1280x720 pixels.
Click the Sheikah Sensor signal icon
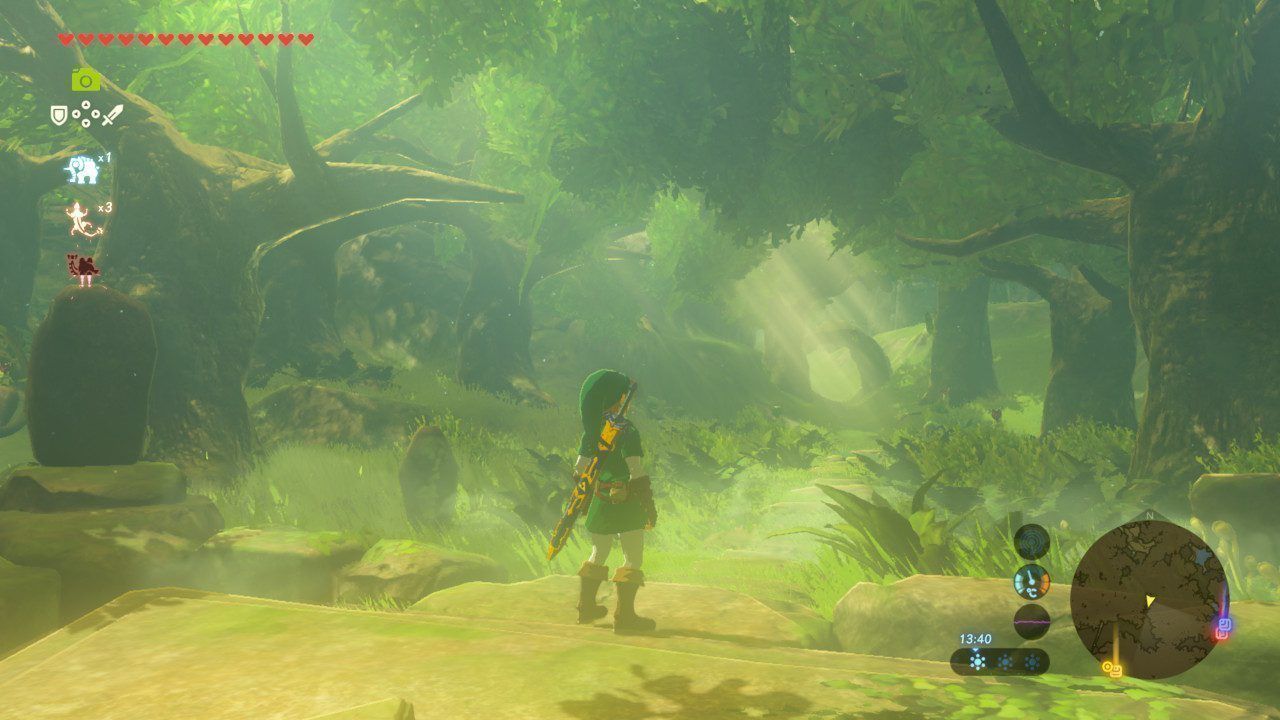click(x=1031, y=542)
